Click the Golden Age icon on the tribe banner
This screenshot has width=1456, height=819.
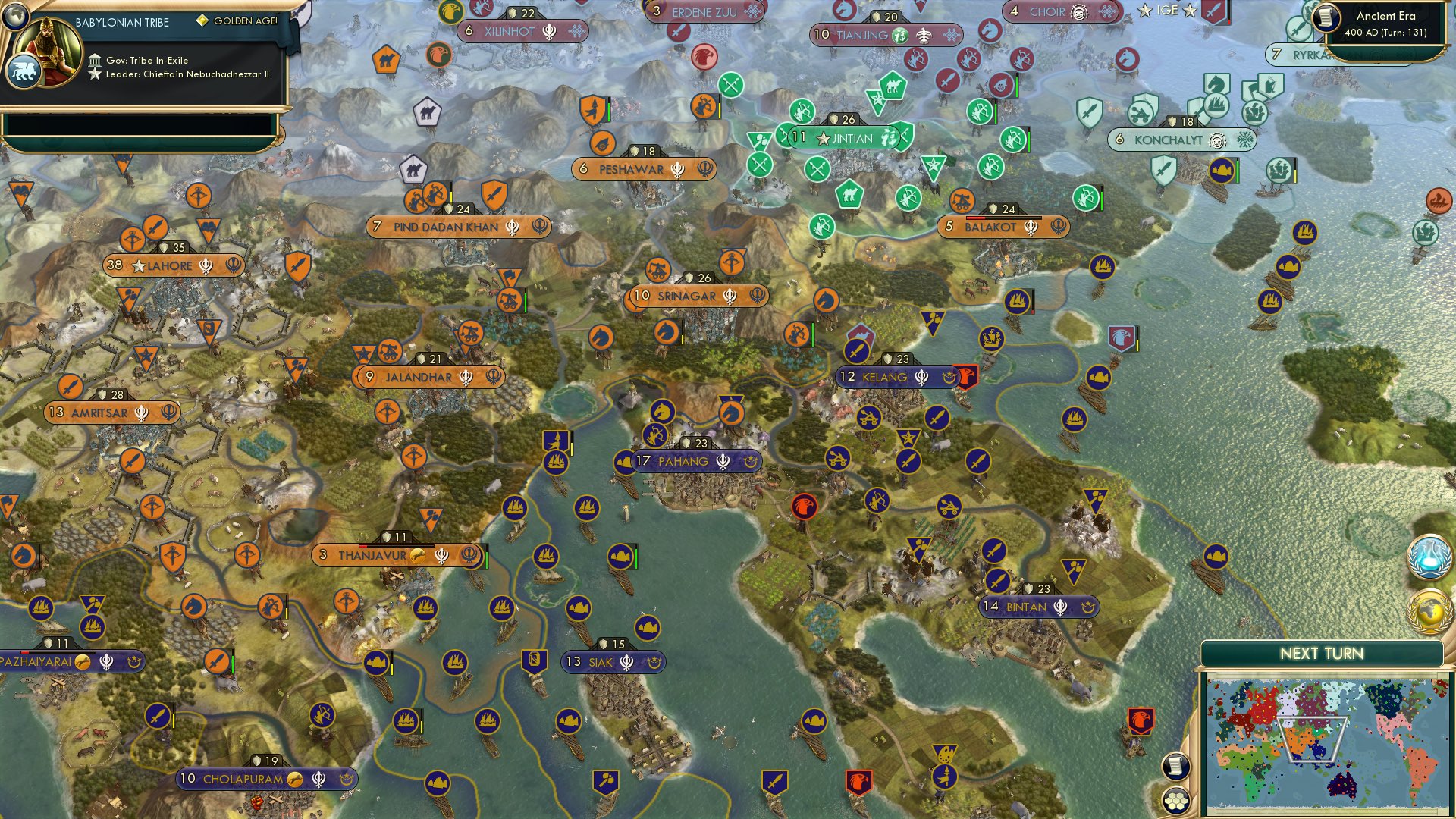(x=202, y=23)
